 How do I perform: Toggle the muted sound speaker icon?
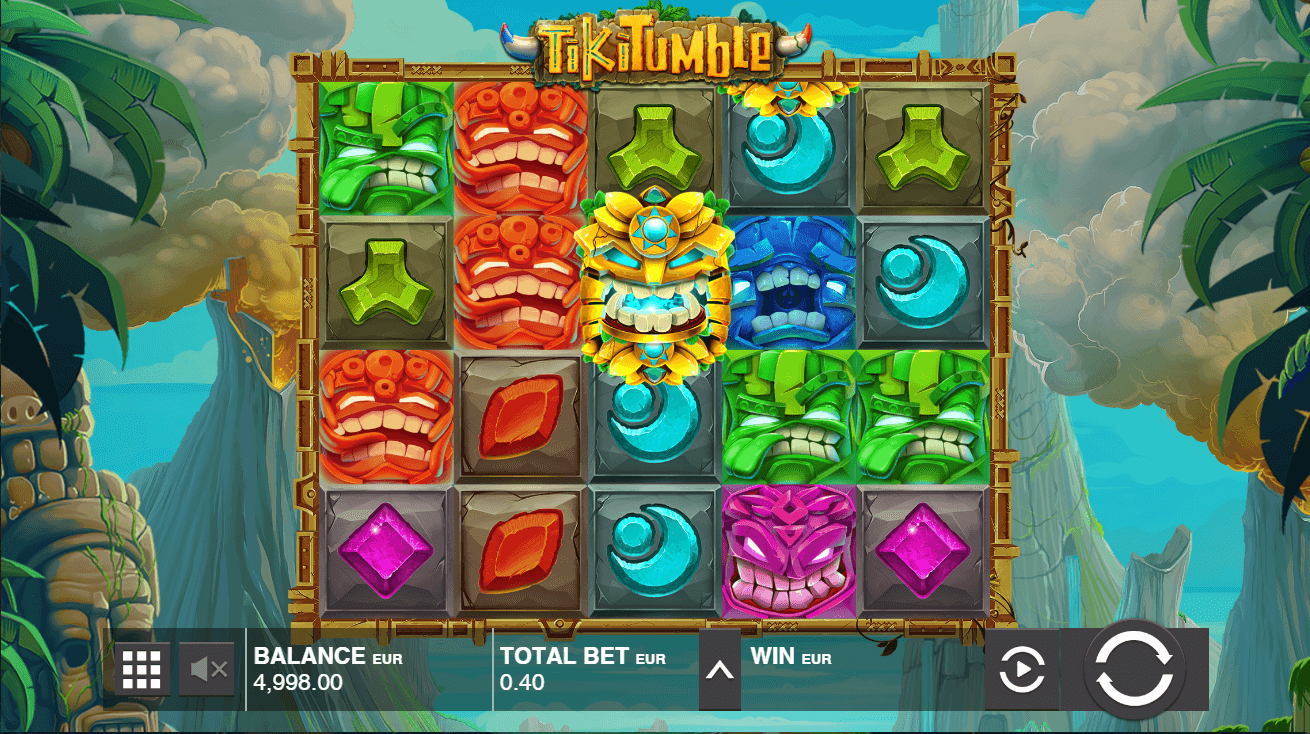point(208,670)
